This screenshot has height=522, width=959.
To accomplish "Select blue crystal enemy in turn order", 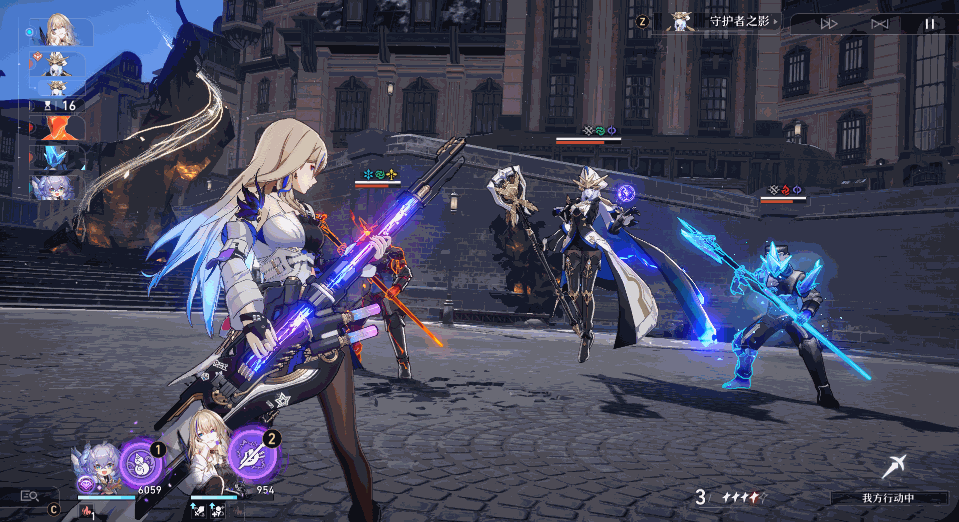I will pyautogui.click(x=58, y=157).
